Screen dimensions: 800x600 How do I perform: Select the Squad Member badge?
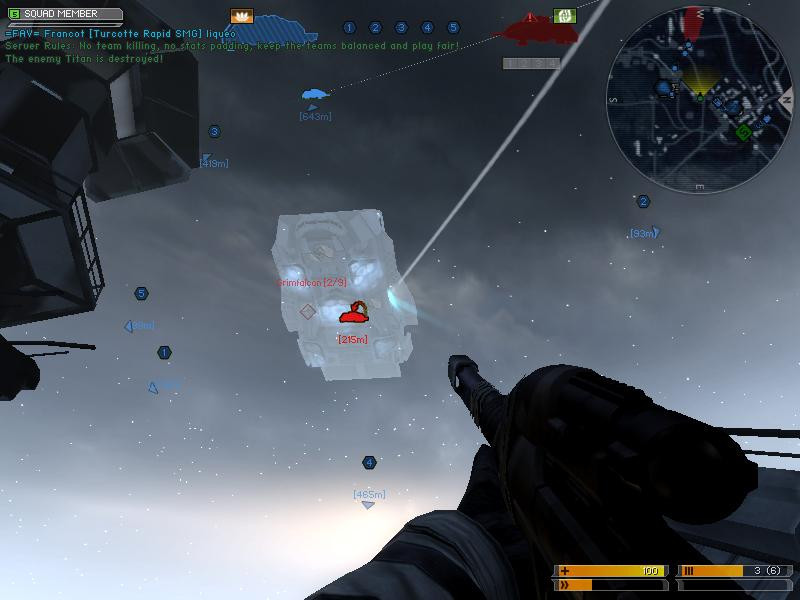pos(63,15)
